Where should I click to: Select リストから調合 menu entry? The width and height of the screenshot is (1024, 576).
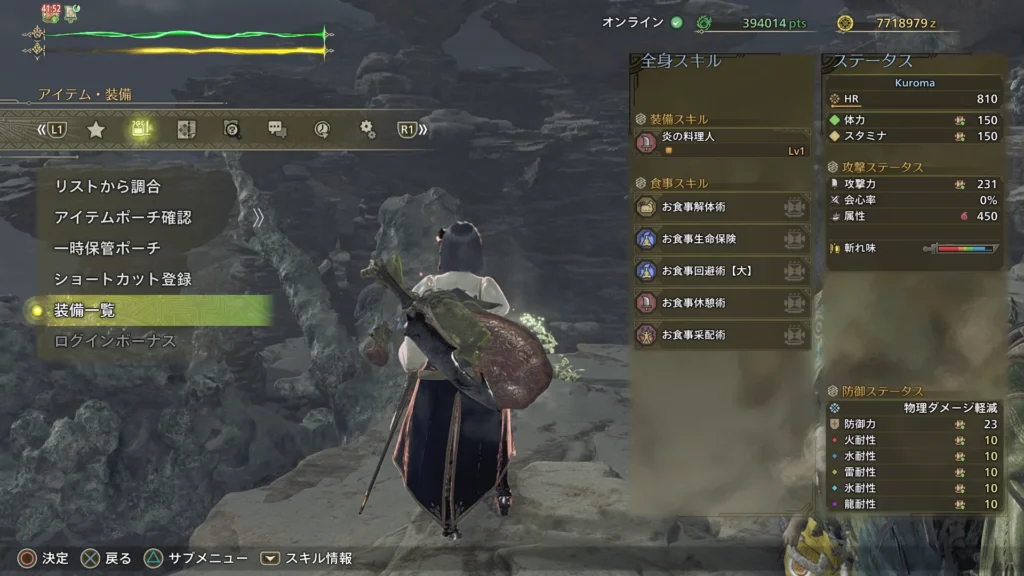point(107,186)
